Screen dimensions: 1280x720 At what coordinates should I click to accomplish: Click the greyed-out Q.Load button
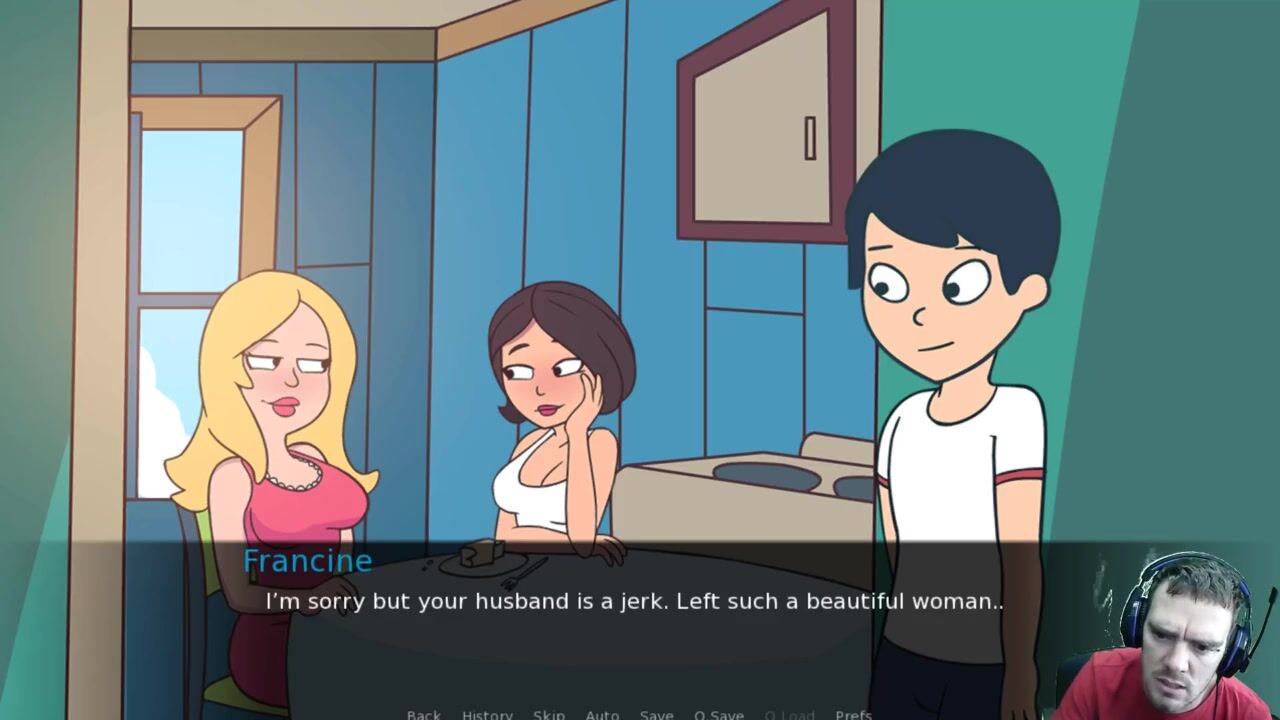[789, 714]
